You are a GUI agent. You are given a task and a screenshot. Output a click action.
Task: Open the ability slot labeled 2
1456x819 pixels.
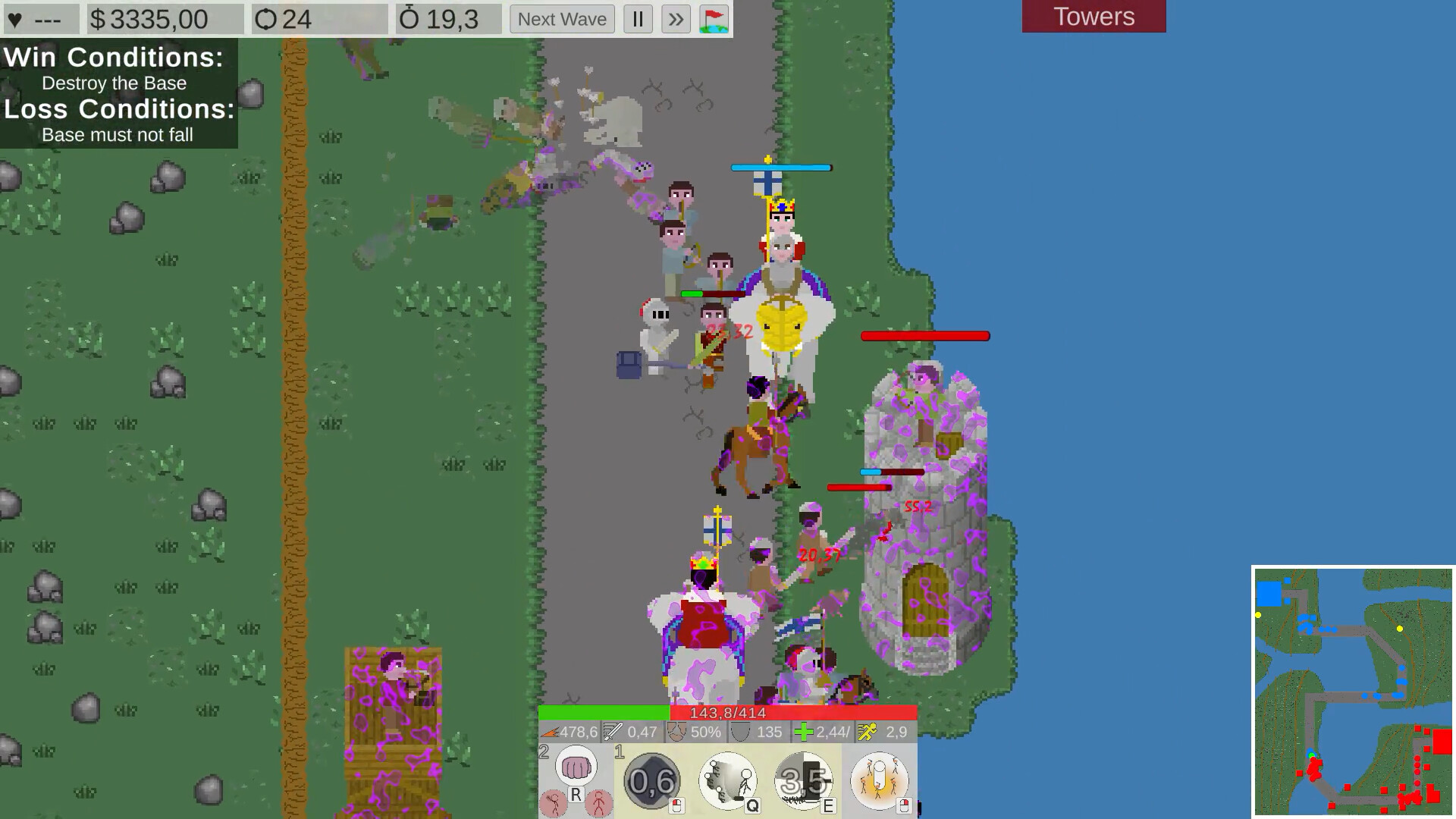coord(544,752)
